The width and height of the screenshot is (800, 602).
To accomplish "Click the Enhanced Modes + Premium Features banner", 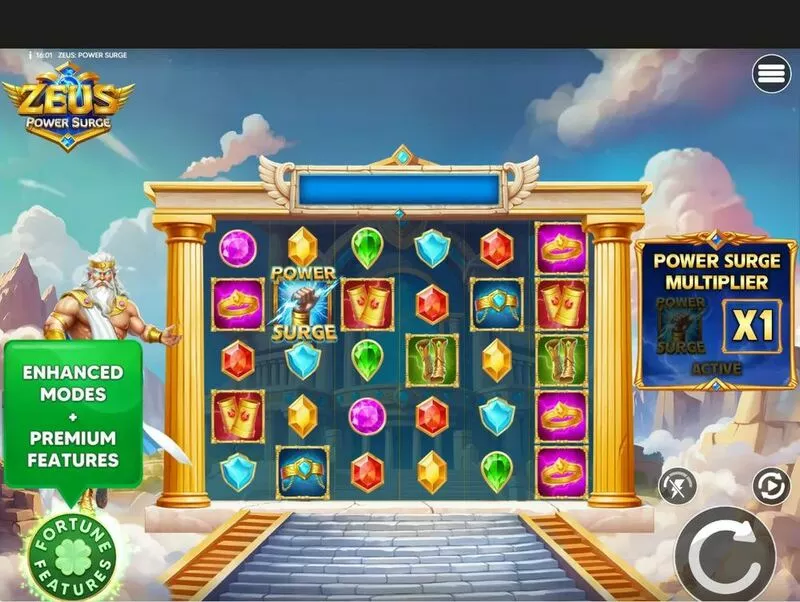I will coord(72,415).
